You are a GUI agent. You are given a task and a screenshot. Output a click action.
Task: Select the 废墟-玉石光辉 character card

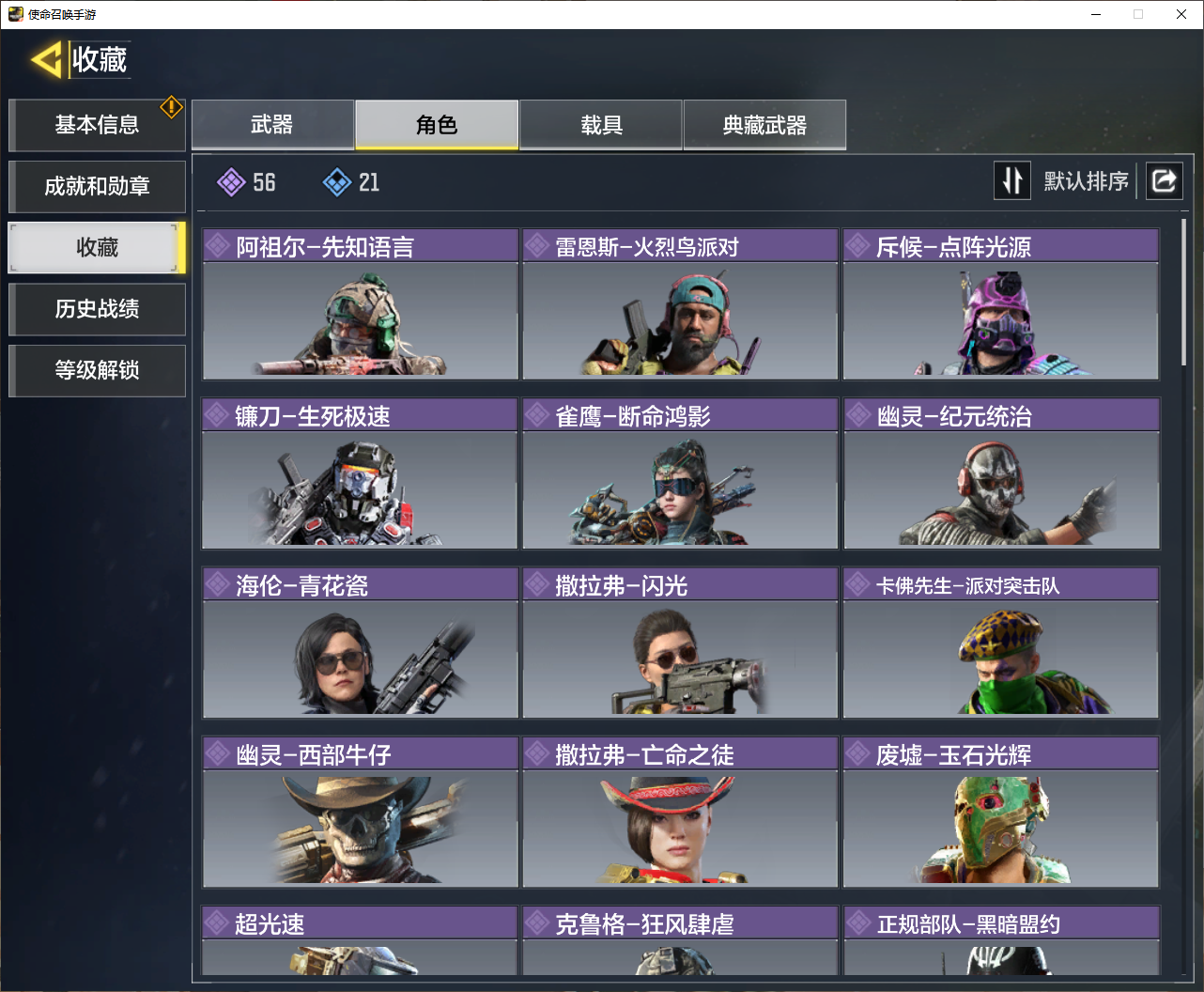tap(1001, 812)
